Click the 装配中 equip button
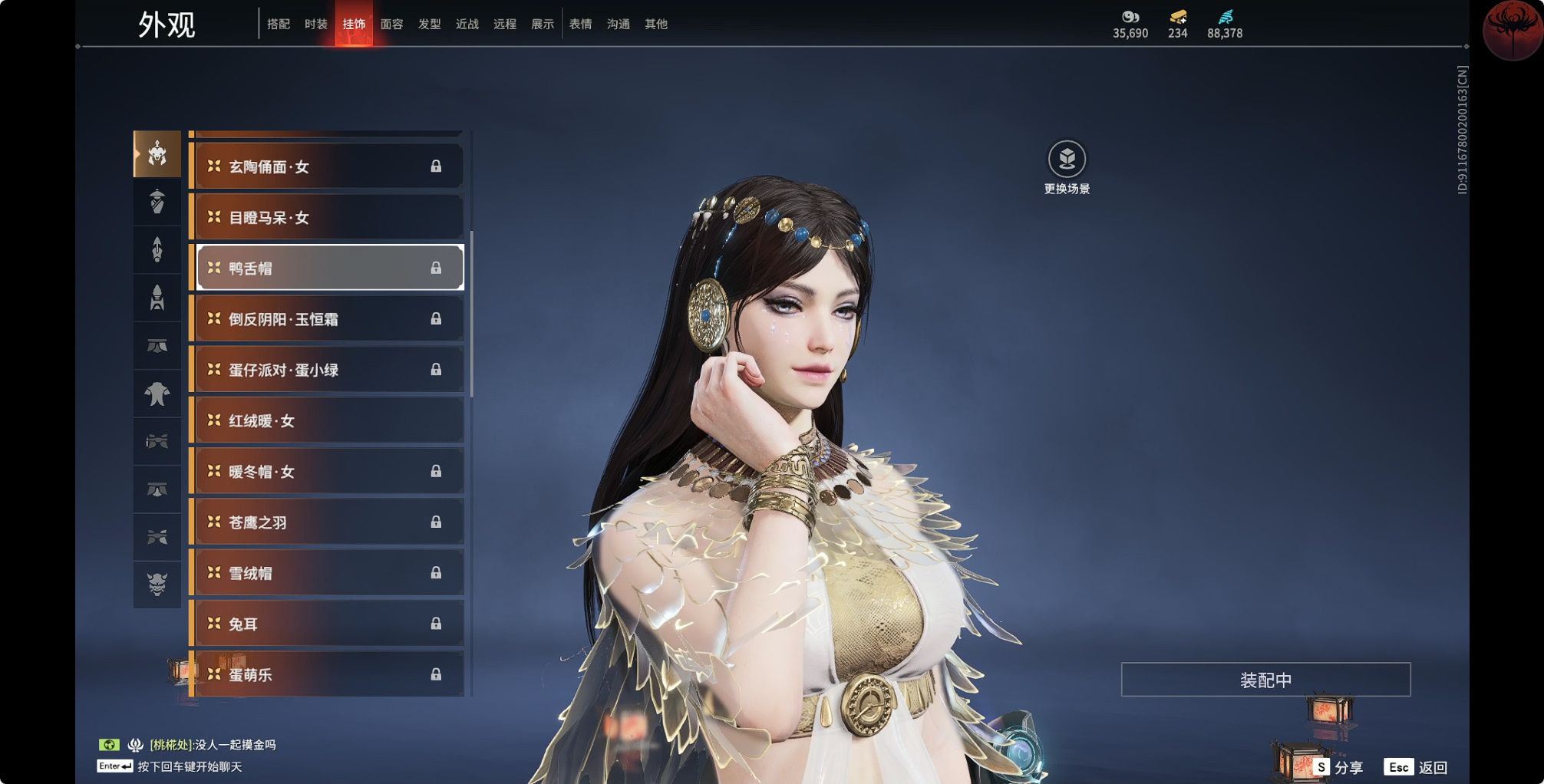1544x784 pixels. [x=1265, y=680]
